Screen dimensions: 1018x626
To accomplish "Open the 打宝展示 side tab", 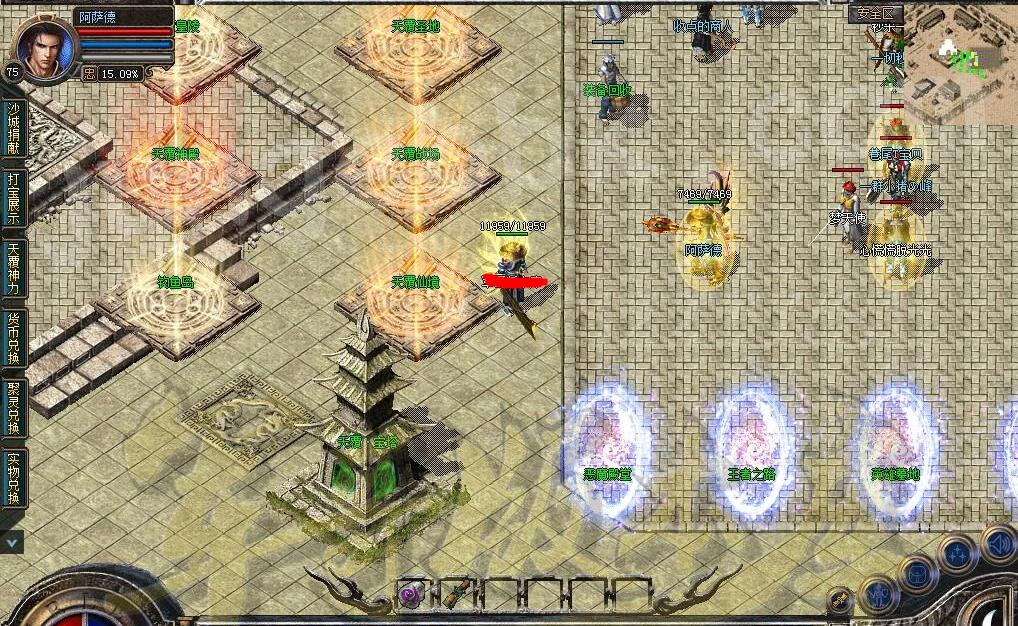I will [13, 197].
